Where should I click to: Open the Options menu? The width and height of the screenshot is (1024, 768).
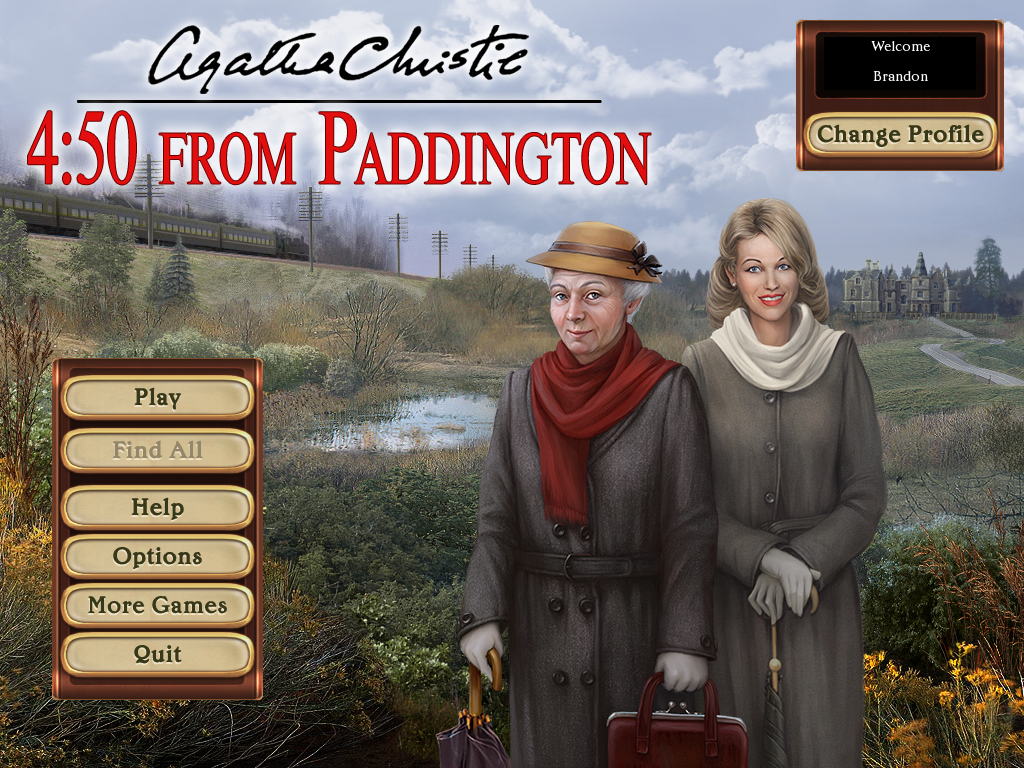click(157, 556)
